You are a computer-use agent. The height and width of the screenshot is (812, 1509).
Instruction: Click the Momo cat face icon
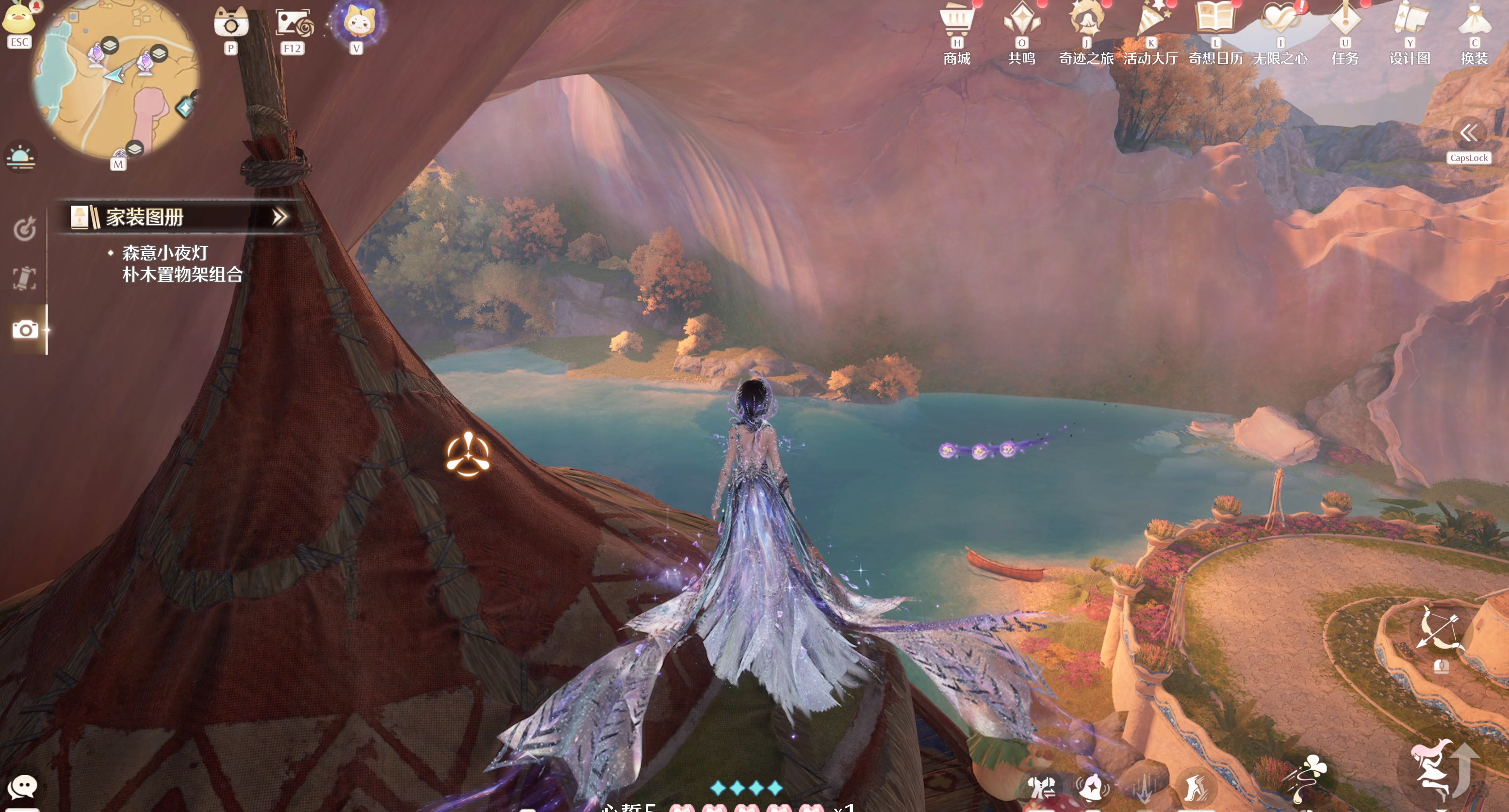[356, 22]
